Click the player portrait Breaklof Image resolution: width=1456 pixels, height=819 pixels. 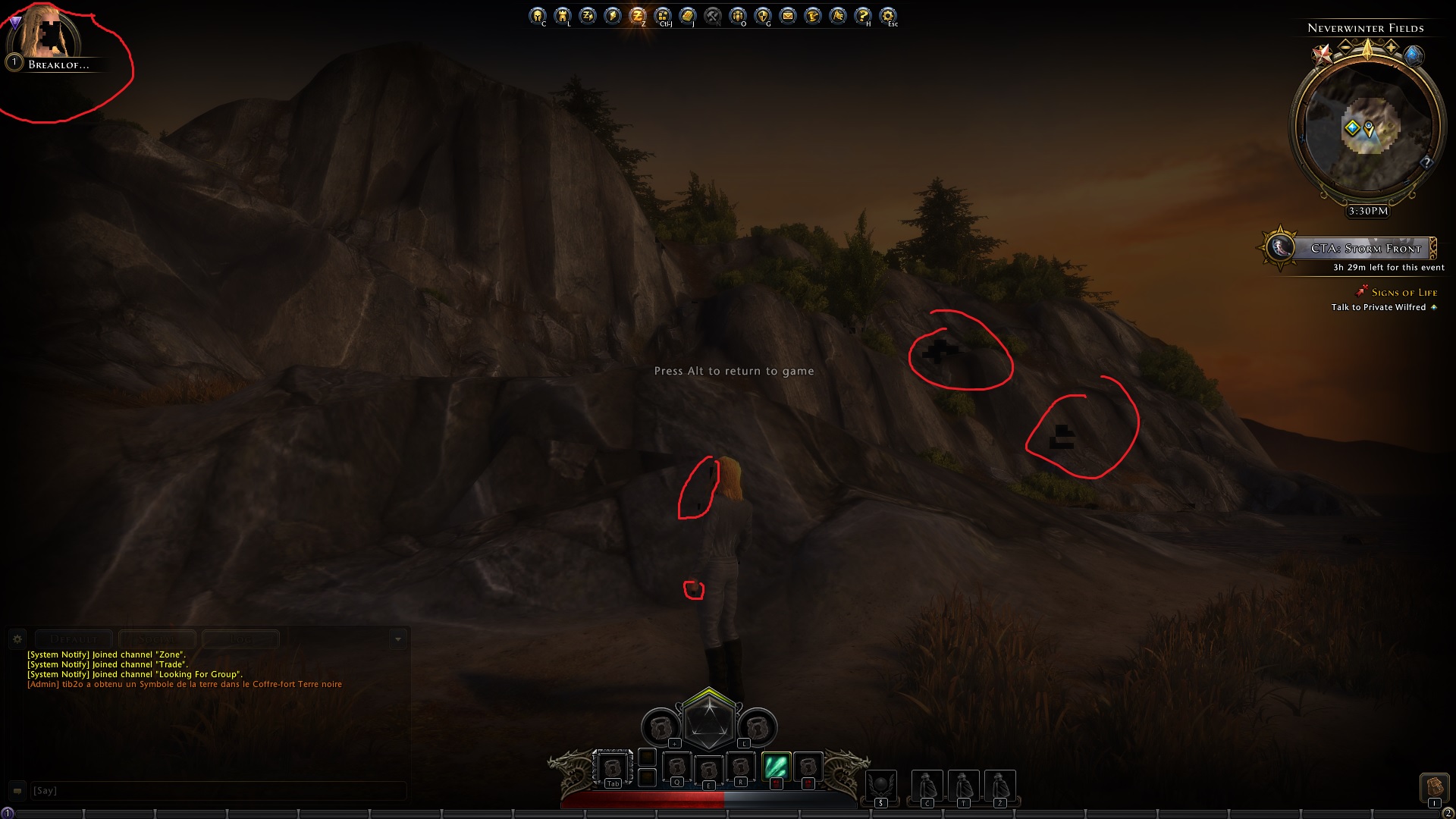coord(47,34)
